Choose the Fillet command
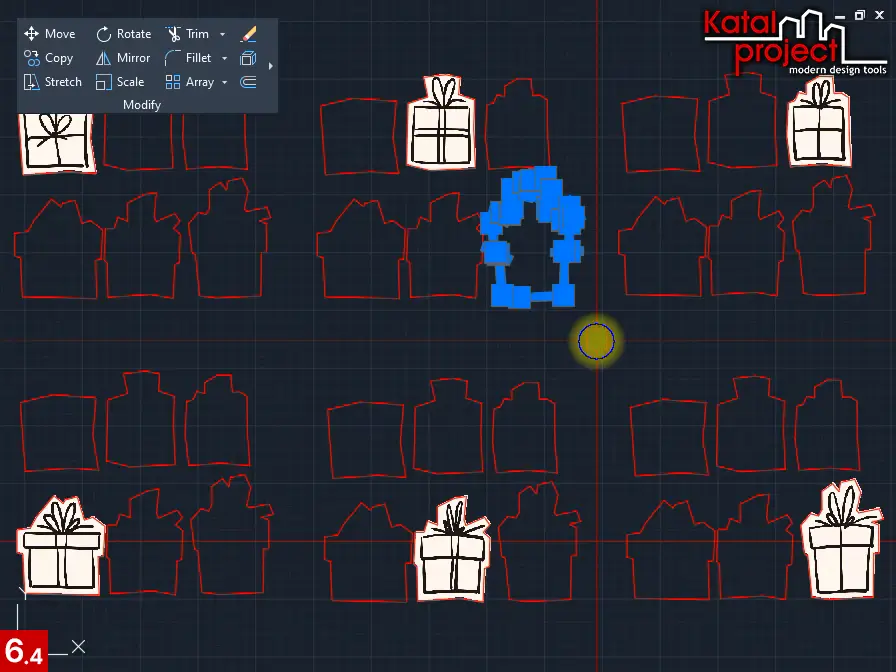Image resolution: width=896 pixels, height=672 pixels. [188, 58]
